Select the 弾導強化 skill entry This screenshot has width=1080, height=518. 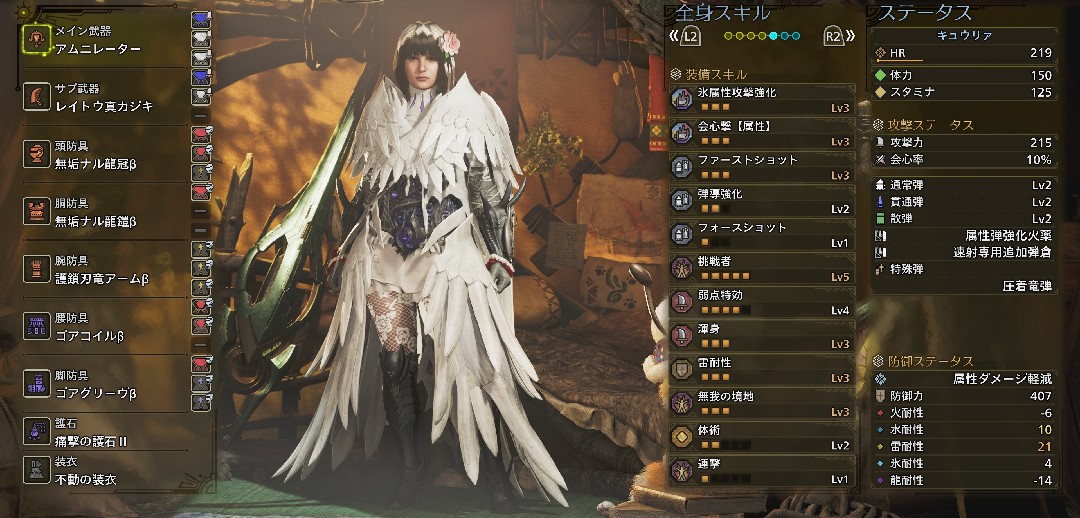point(762,201)
